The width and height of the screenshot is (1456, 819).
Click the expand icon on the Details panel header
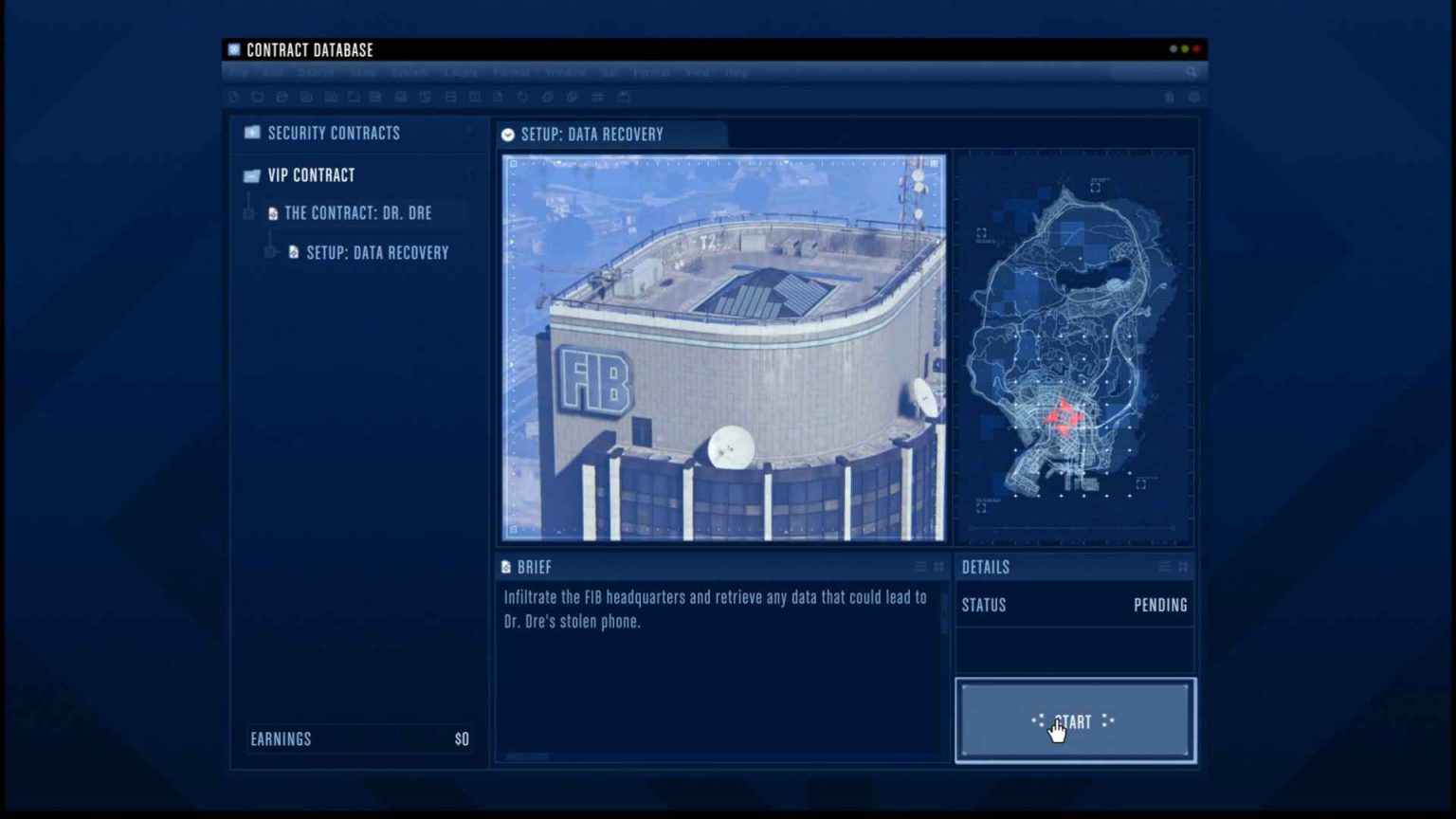pyautogui.click(x=1183, y=566)
